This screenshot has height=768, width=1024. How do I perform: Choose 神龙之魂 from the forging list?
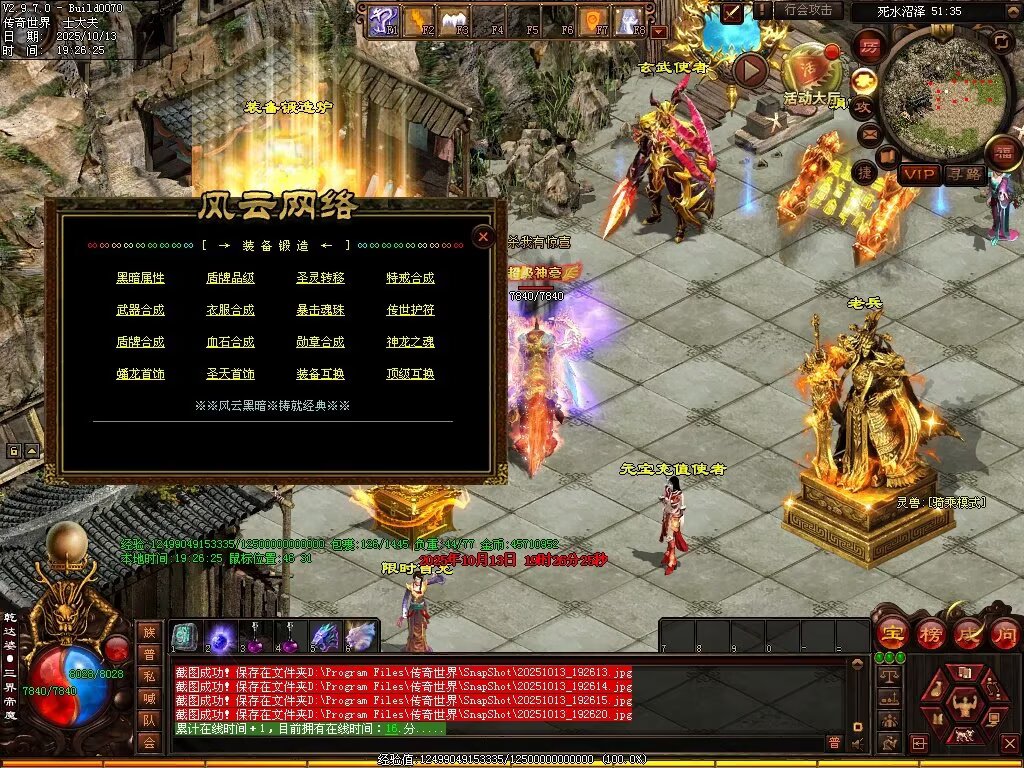coord(410,342)
